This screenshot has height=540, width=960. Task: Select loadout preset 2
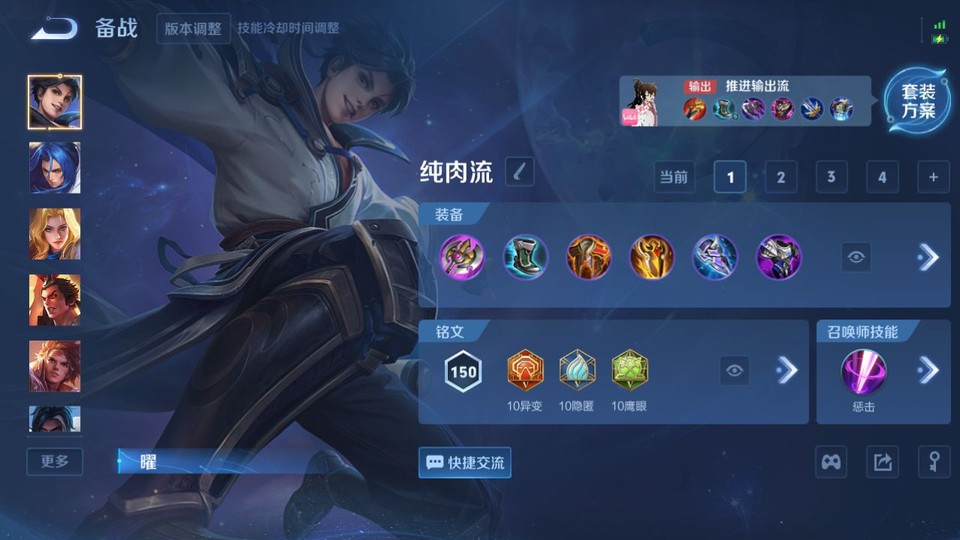click(780, 178)
